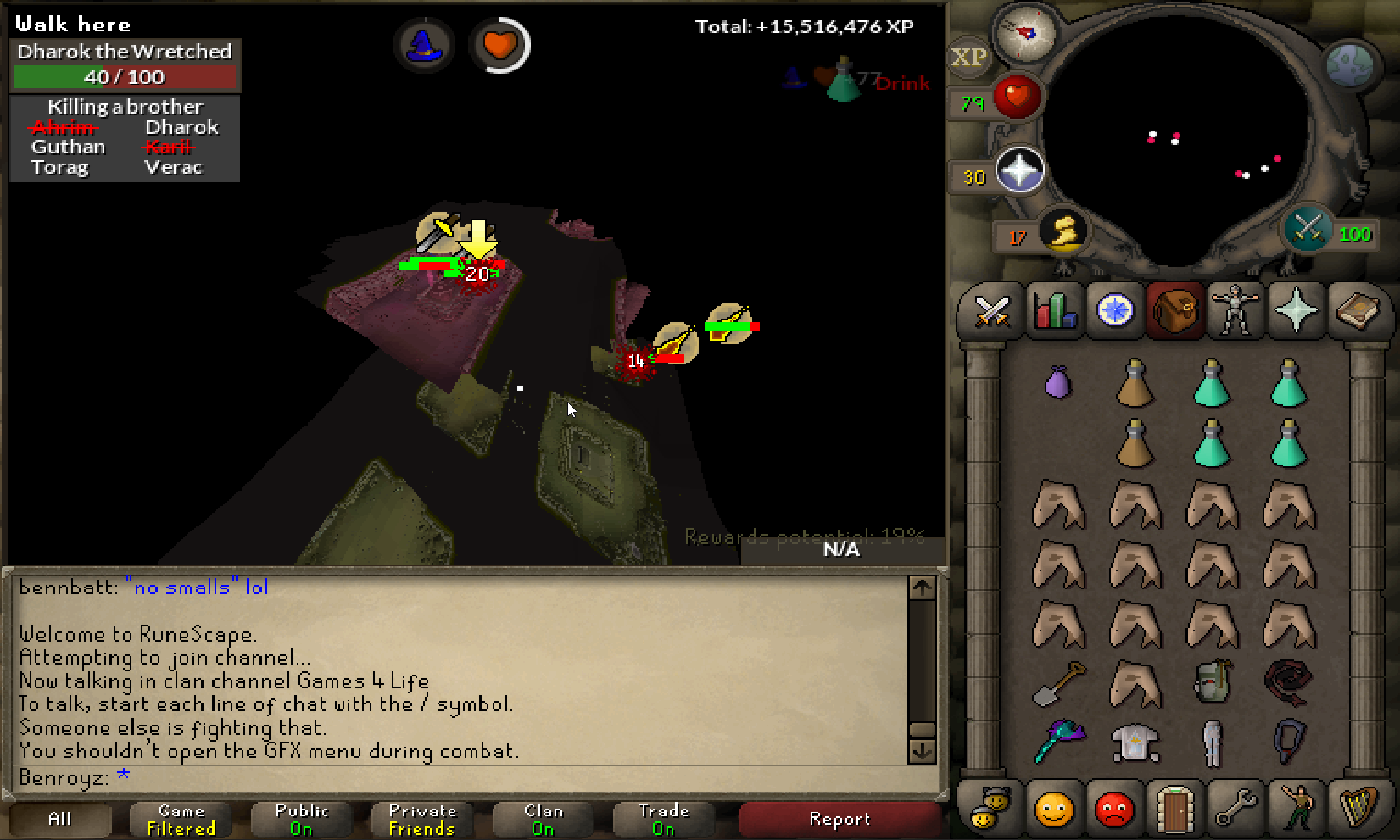Open the Logout door tab
The height and width of the screenshot is (840, 1400).
coord(1174,809)
